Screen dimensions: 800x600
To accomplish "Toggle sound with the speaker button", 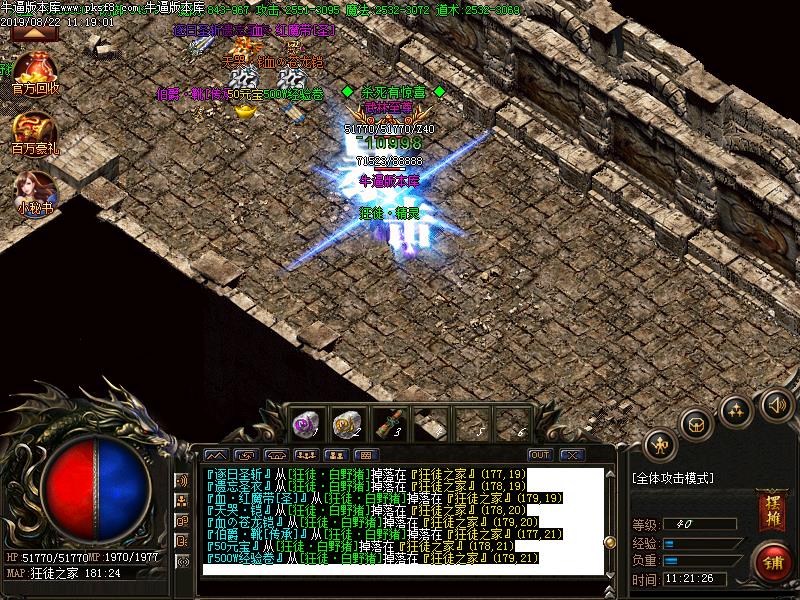I will (x=776, y=405).
